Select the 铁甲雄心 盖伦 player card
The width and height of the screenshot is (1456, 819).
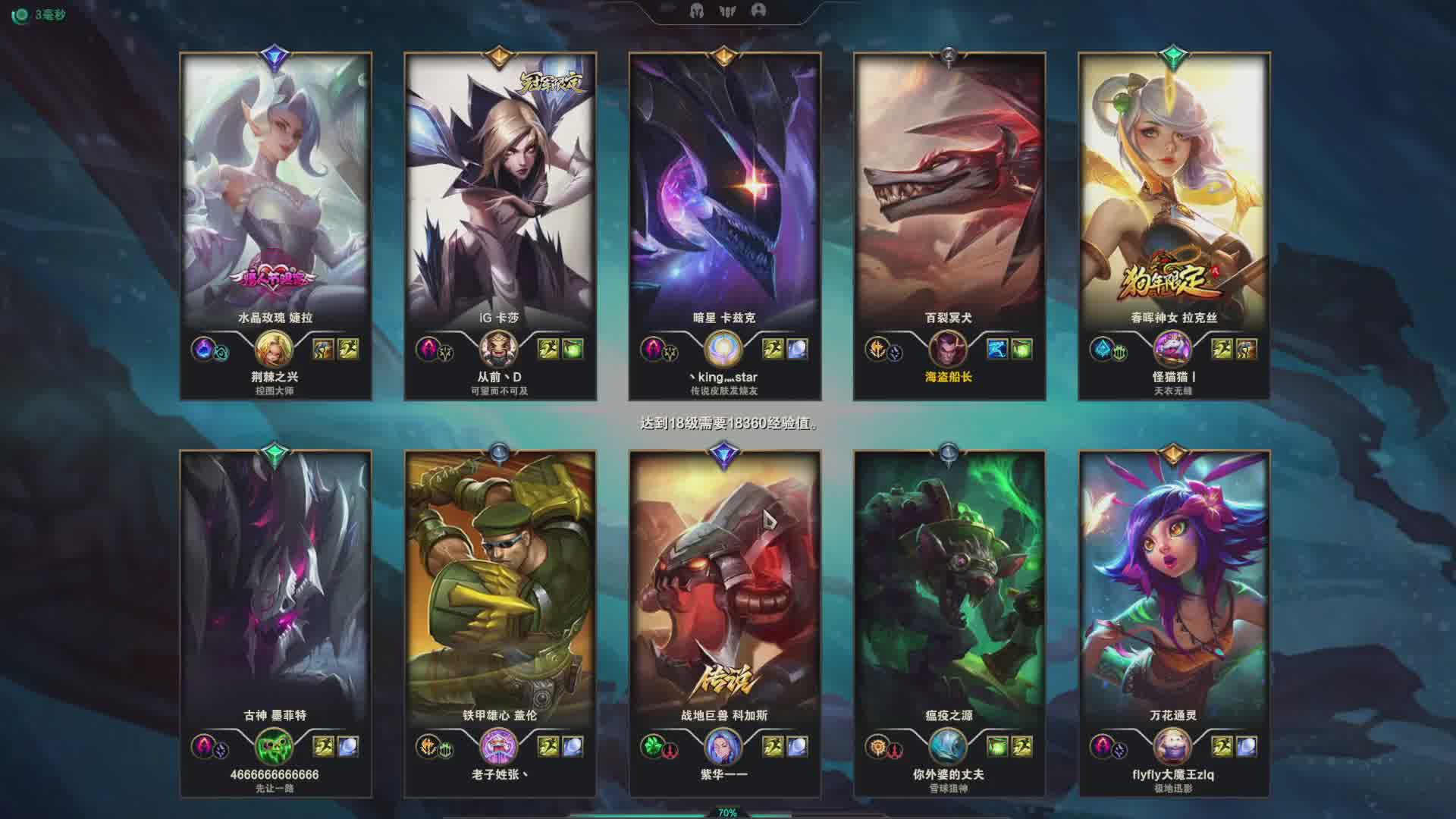[500, 584]
